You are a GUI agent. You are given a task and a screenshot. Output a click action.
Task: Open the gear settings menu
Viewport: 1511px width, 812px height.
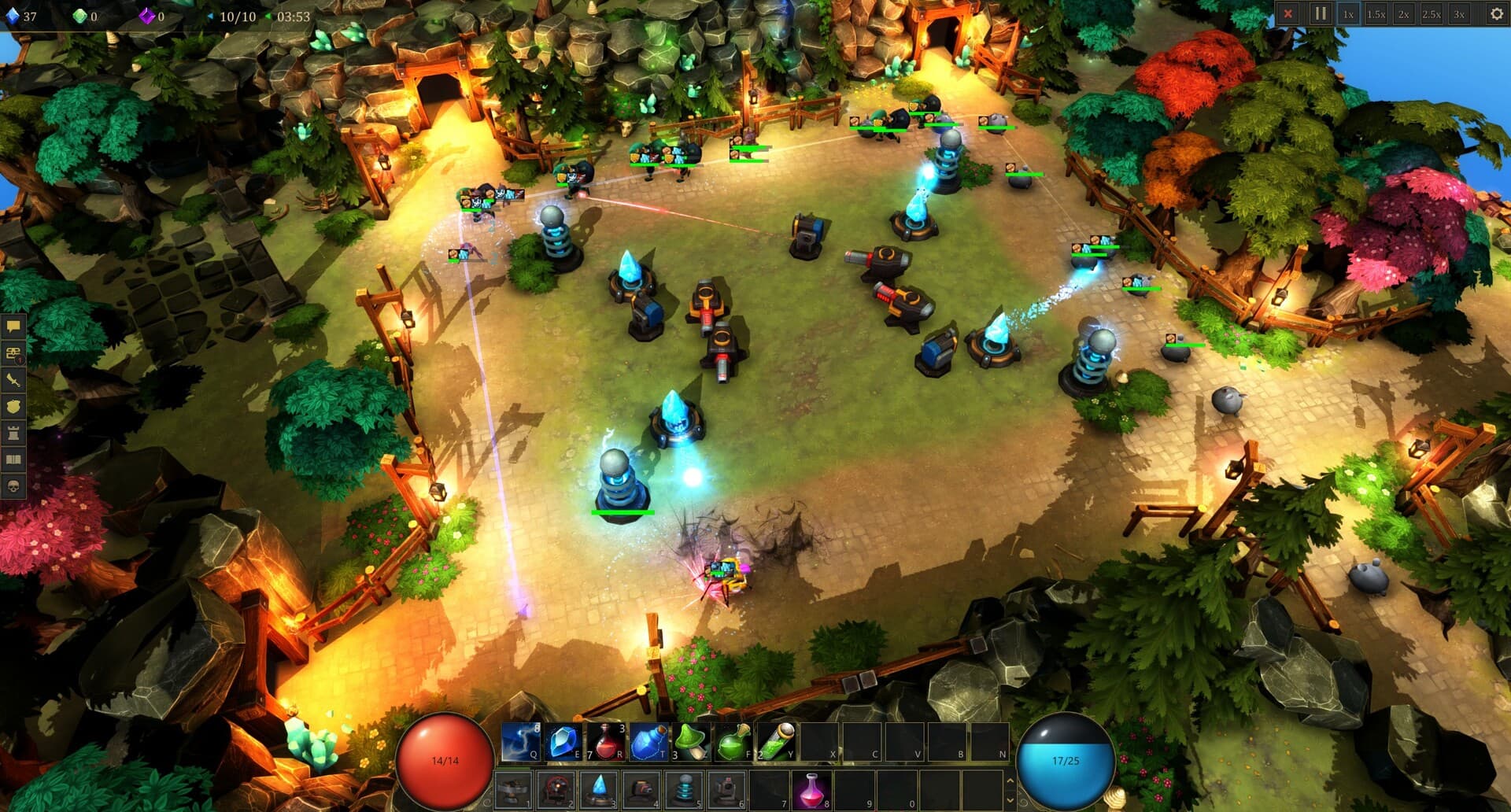tap(1496, 14)
